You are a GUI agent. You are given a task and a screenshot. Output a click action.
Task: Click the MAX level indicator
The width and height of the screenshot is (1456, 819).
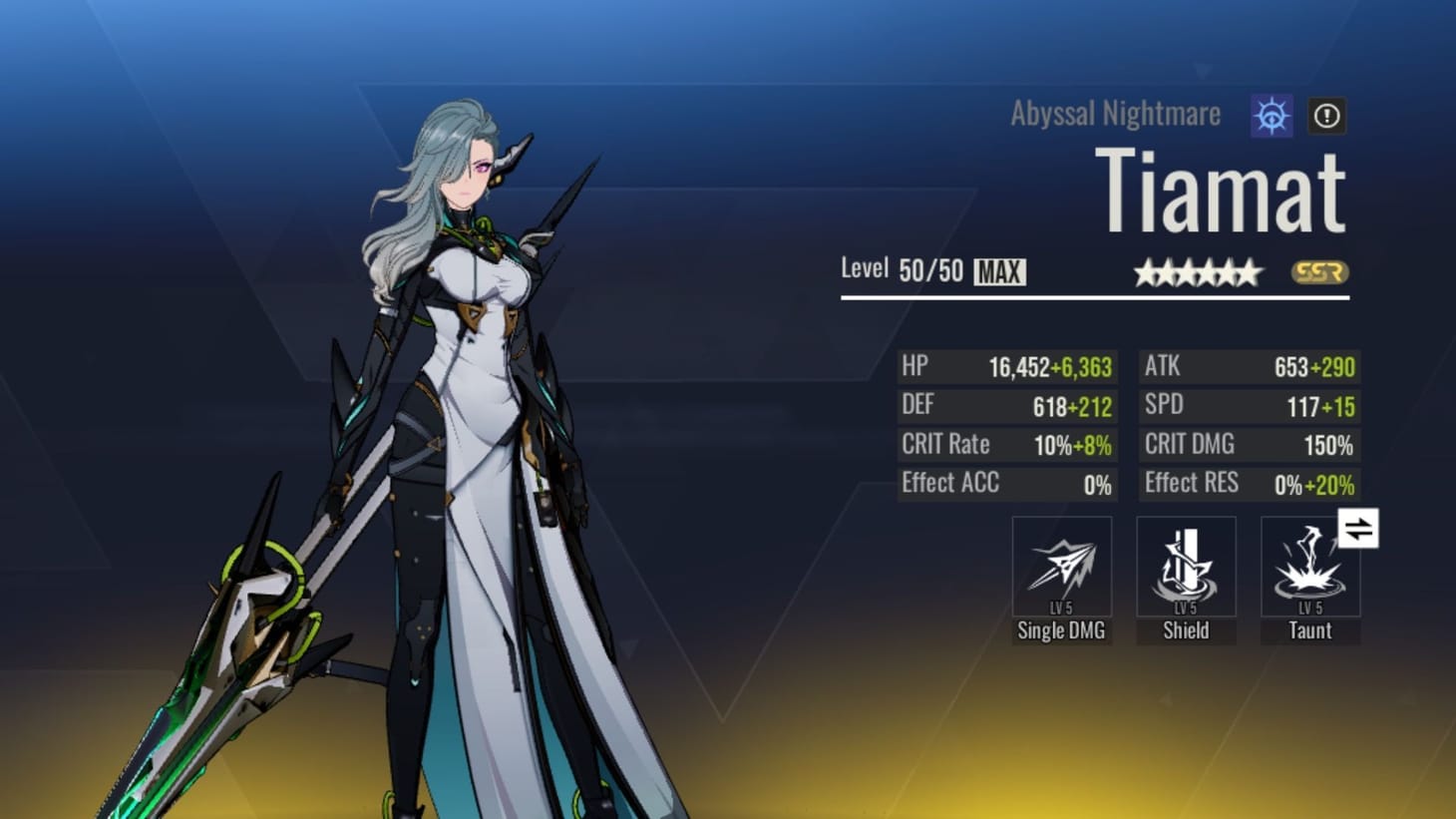click(997, 270)
